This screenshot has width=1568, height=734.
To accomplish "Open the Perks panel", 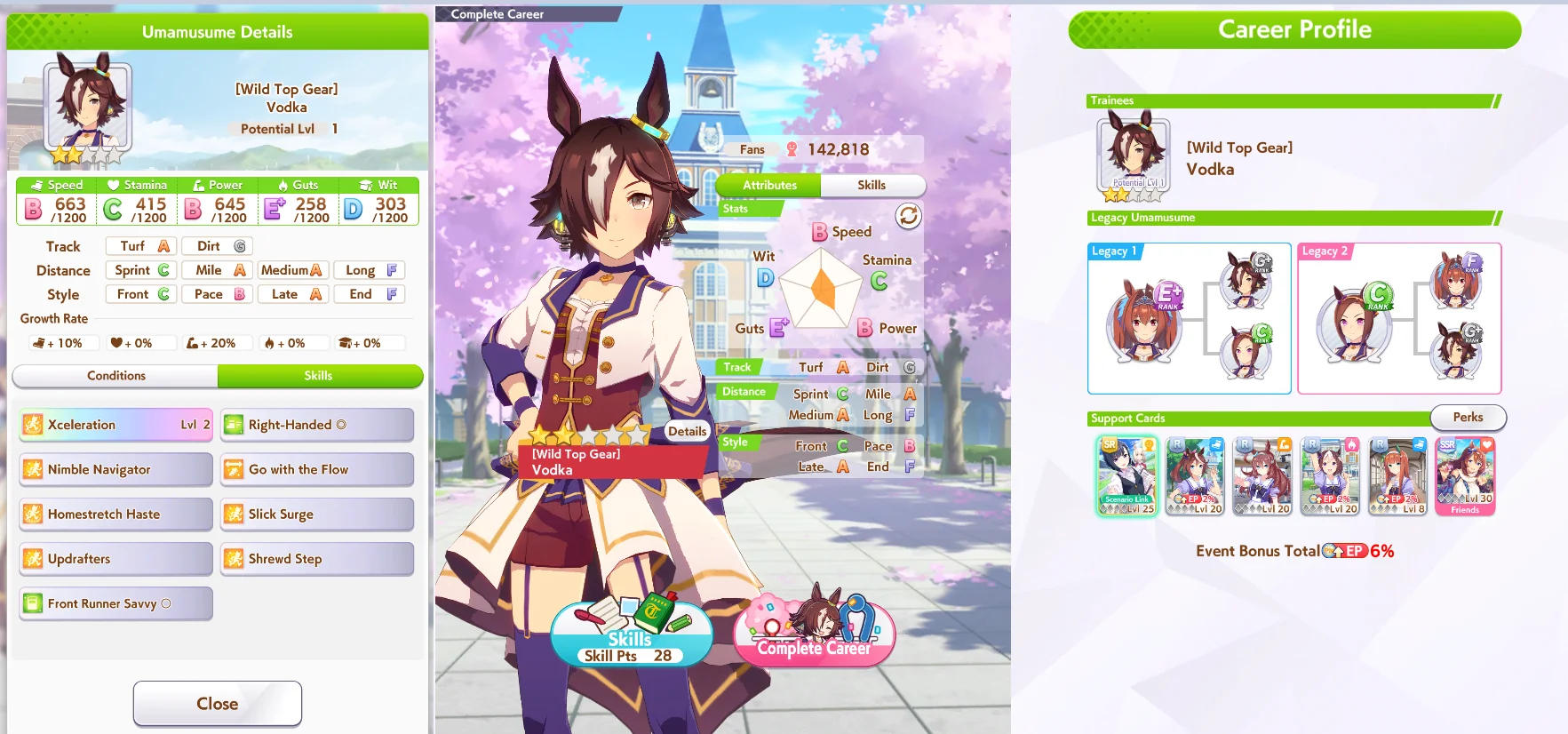I will click(x=1468, y=418).
